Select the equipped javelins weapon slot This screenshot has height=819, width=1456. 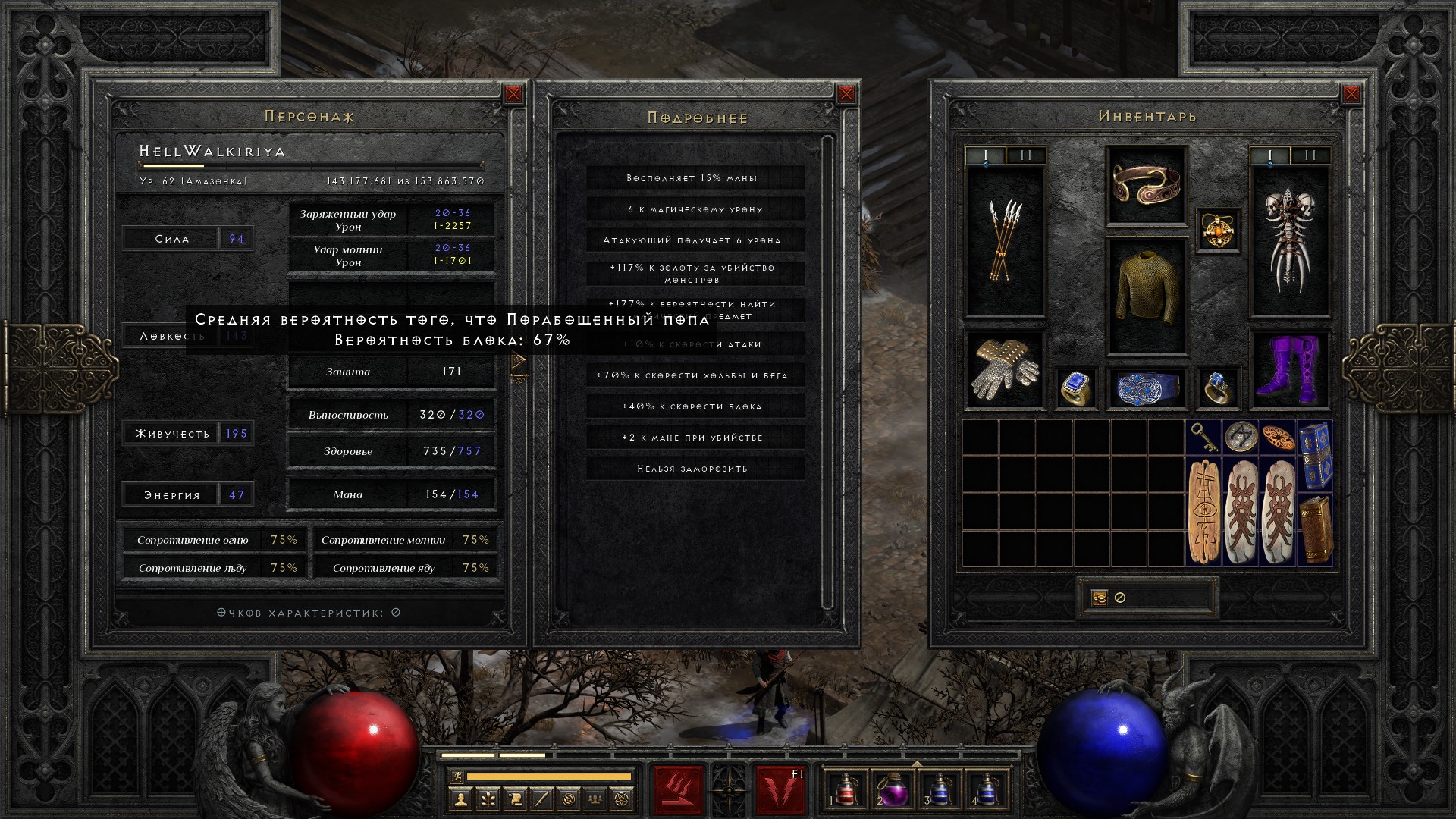1005,241
